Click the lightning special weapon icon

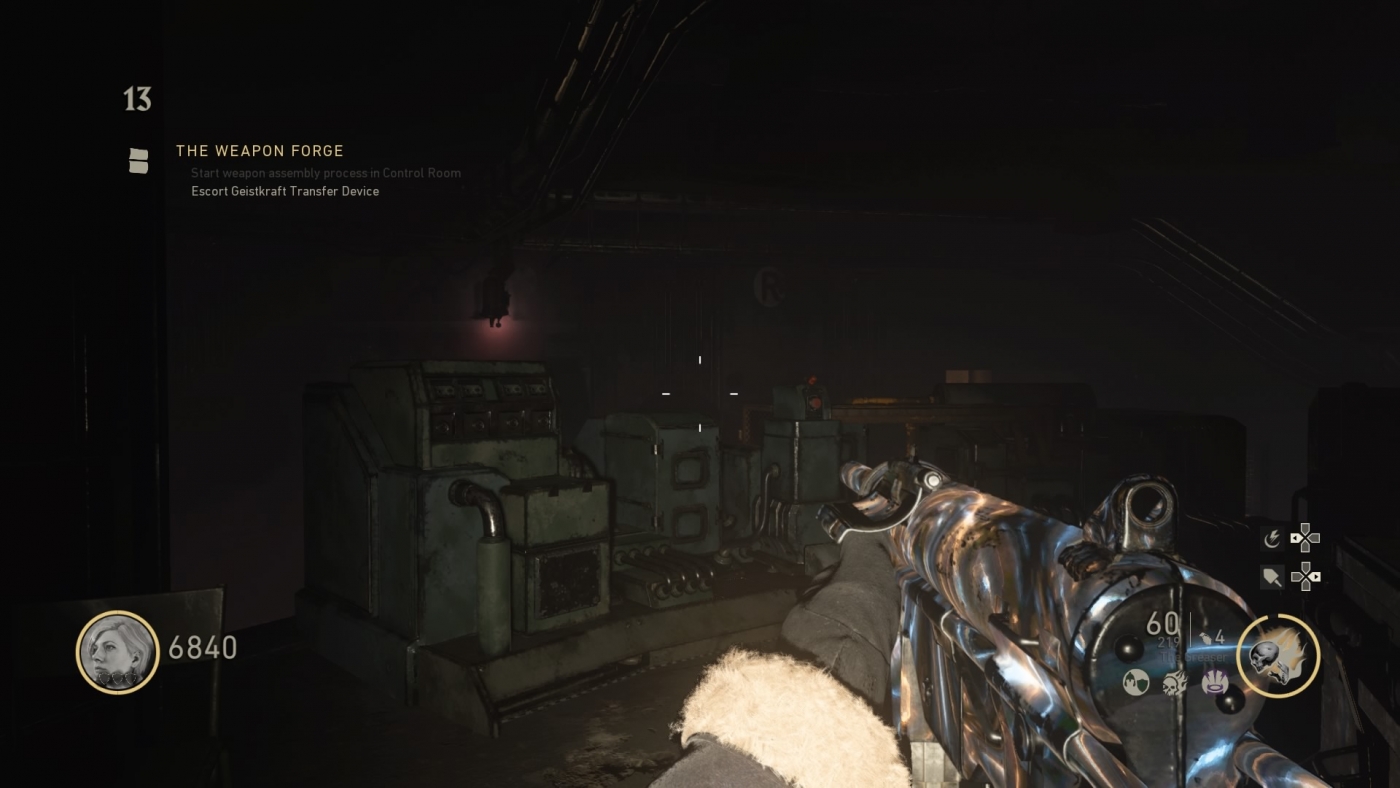coord(1274,538)
